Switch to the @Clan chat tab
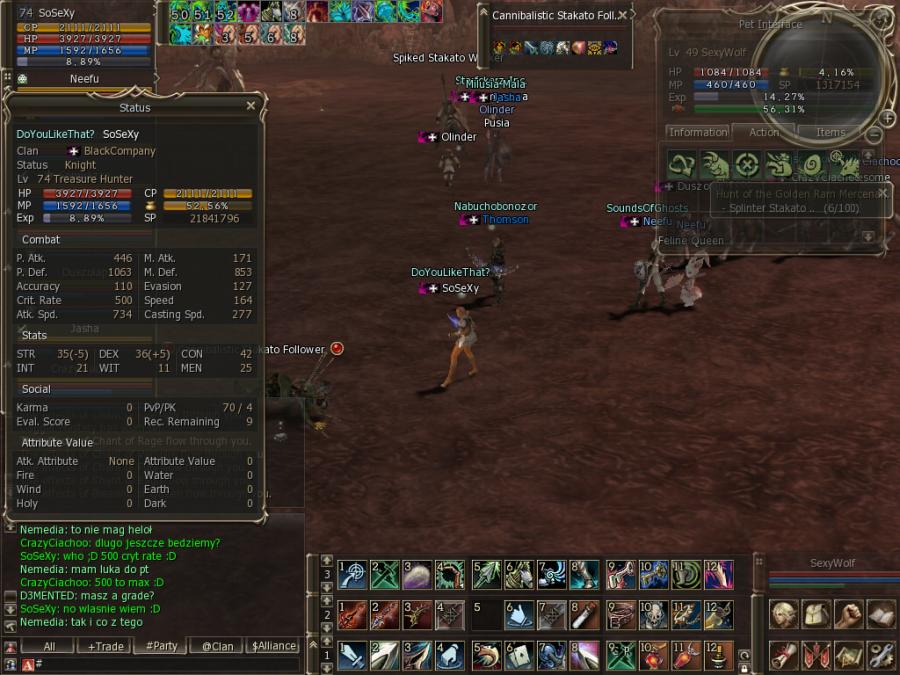This screenshot has width=900, height=675. click(x=217, y=646)
